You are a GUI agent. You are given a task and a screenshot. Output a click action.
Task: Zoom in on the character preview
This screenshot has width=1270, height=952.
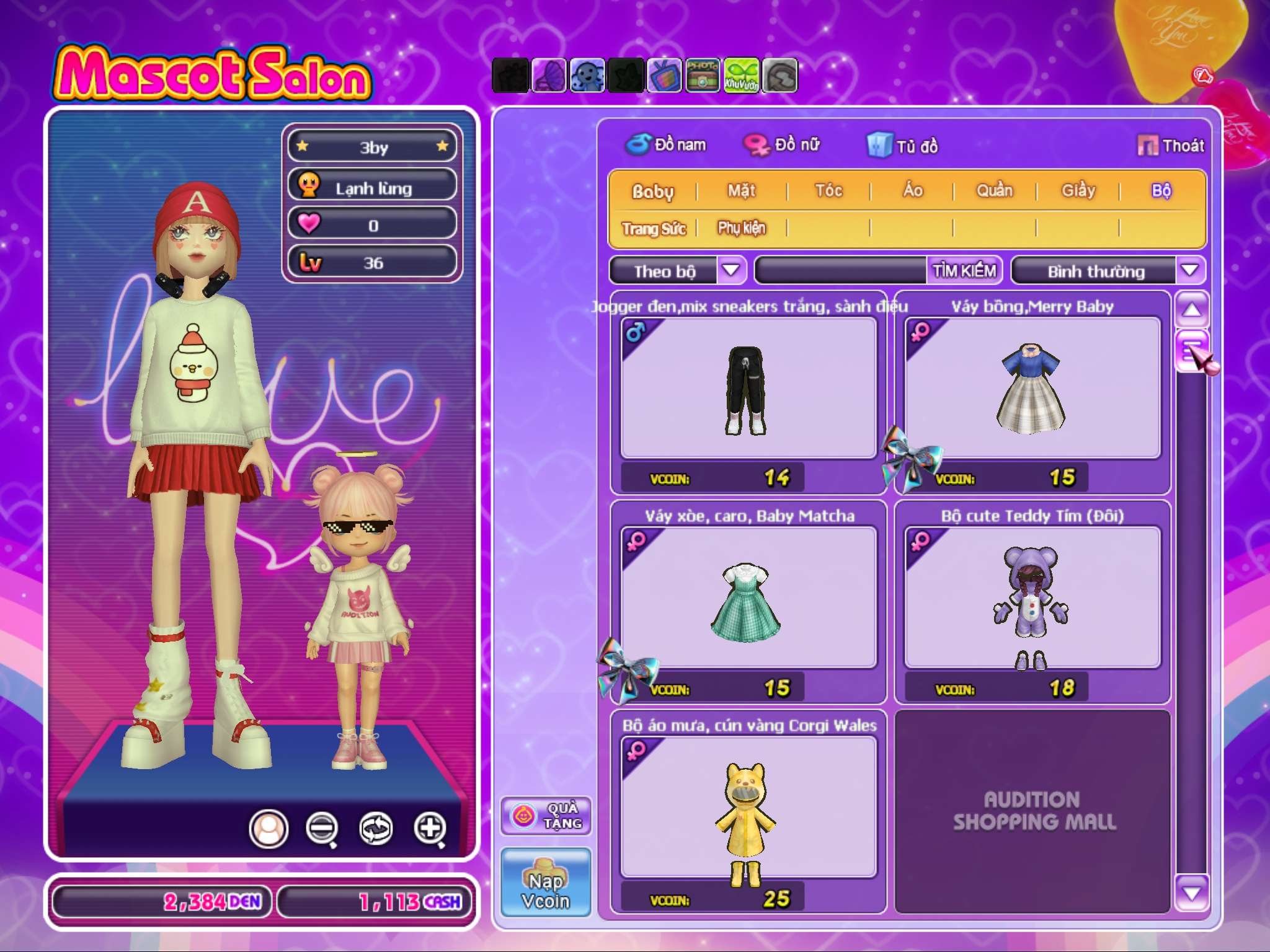click(x=430, y=828)
